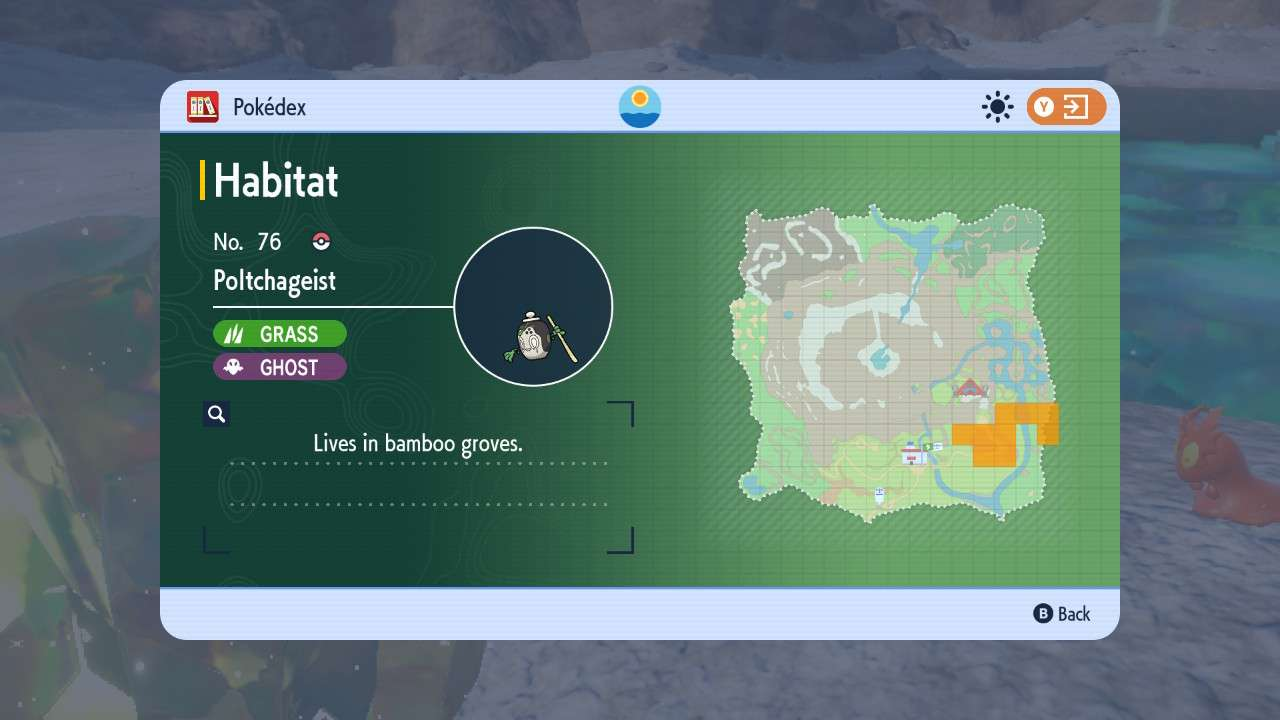Toggle the GRASS type badge
The height and width of the screenshot is (720, 1280).
(280, 333)
